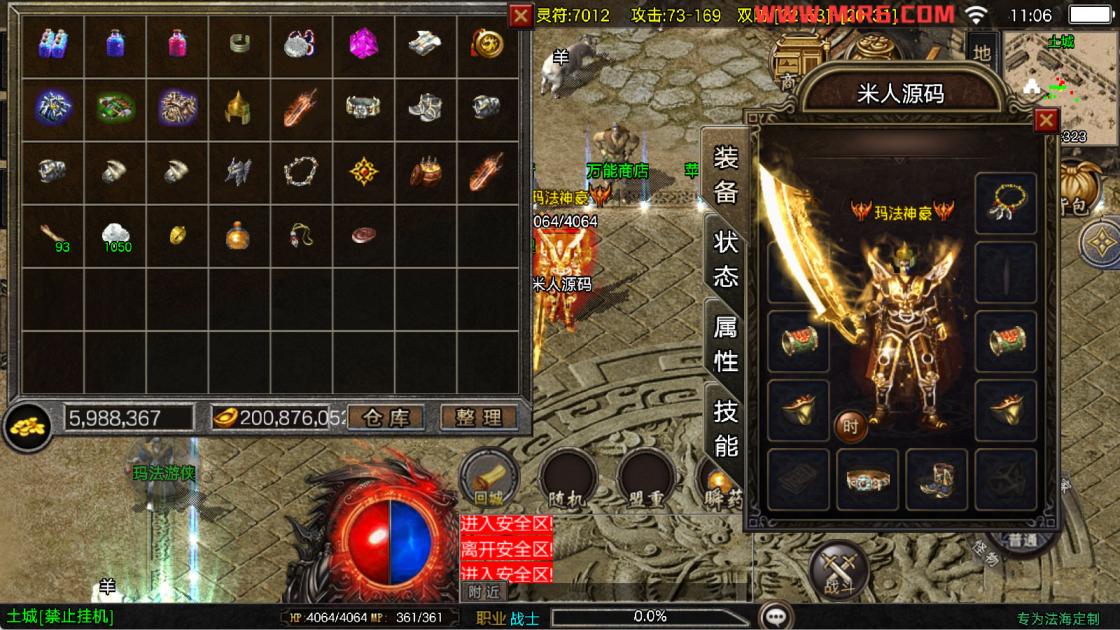Close the character equipment window
This screenshot has height=630, width=1120.
1045,121
